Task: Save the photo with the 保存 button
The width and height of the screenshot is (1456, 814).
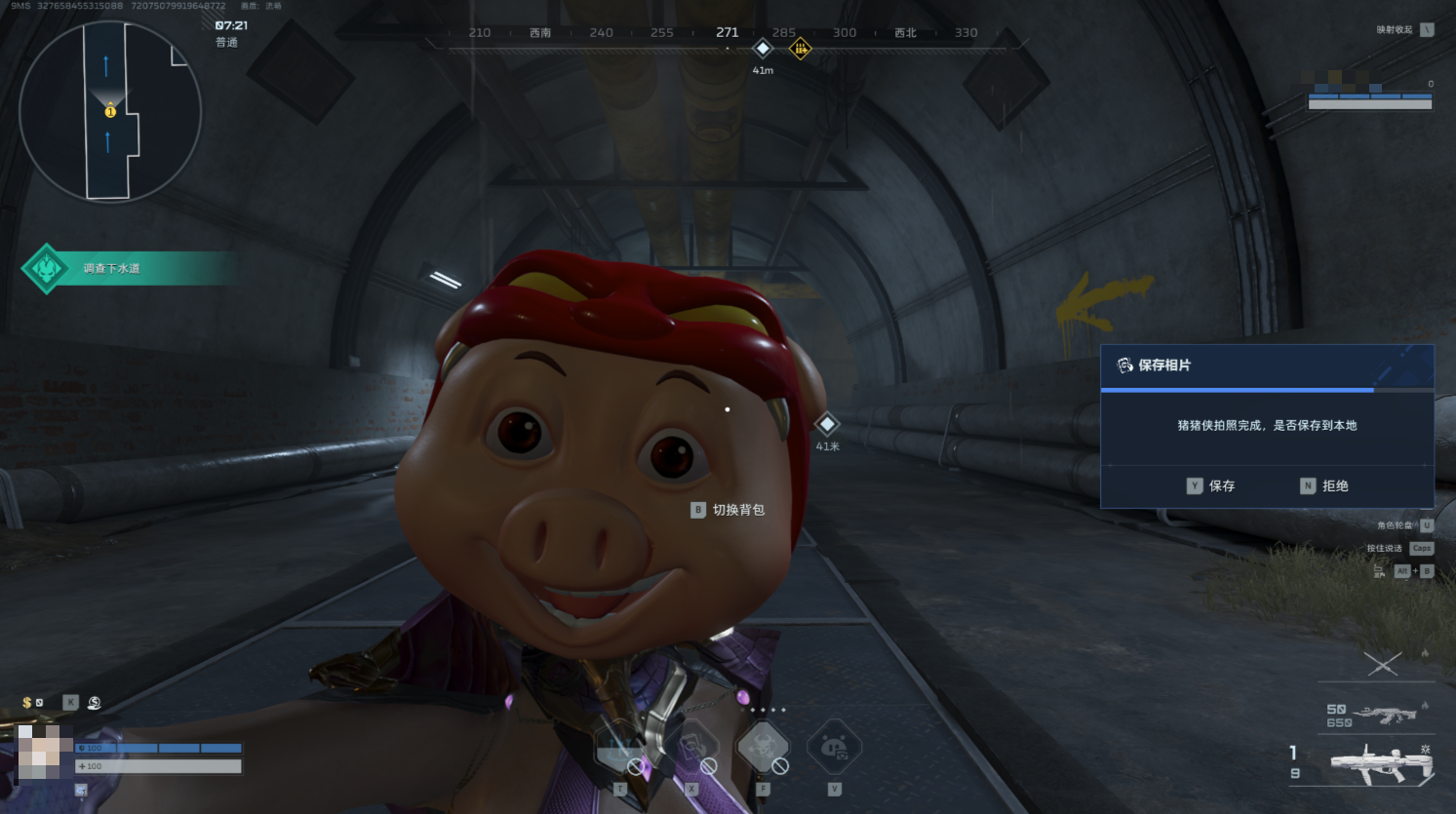Action: click(x=1211, y=485)
